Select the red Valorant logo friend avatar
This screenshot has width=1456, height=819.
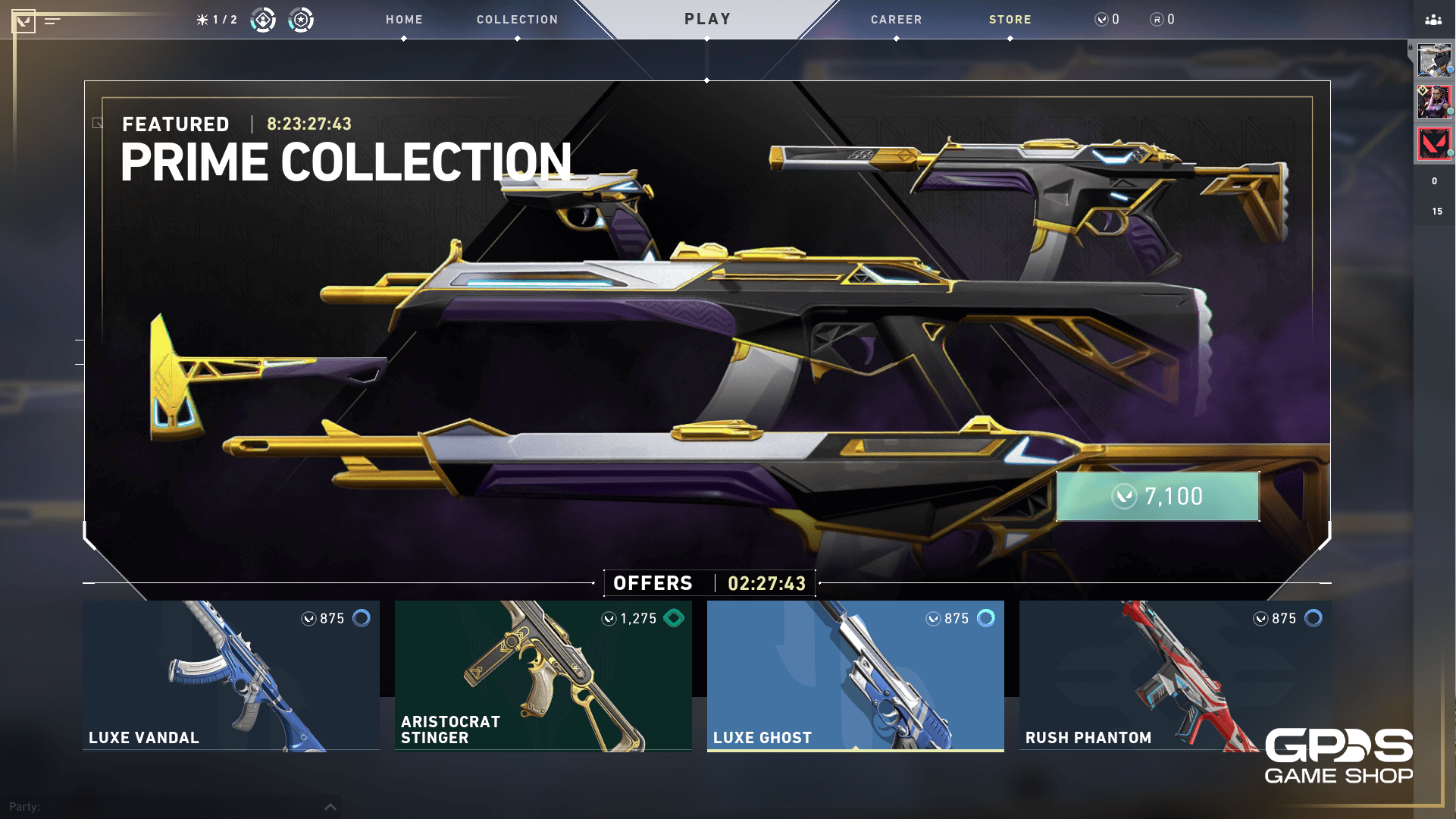coord(1433,143)
